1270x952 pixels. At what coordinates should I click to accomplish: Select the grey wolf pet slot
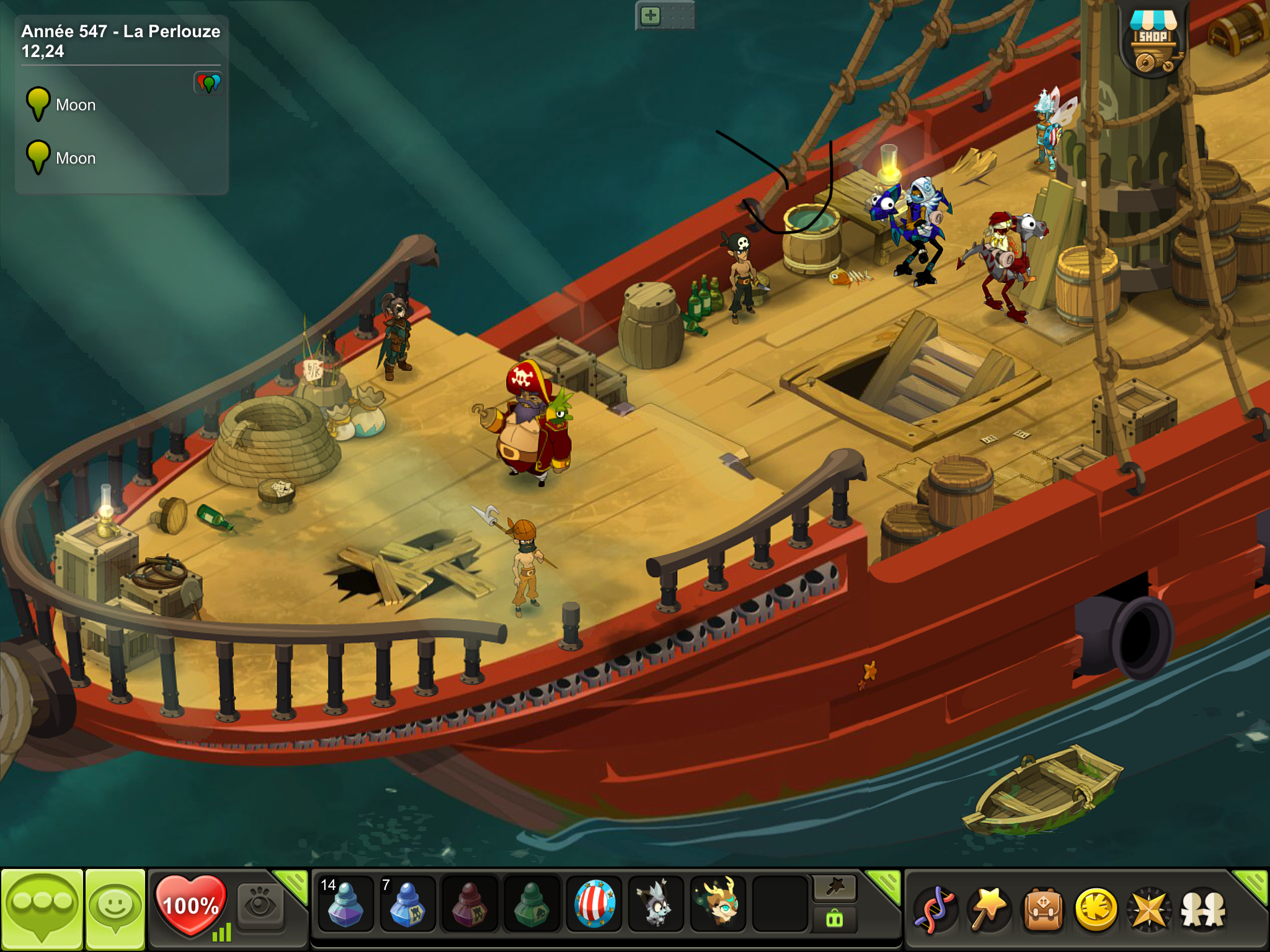(656, 905)
